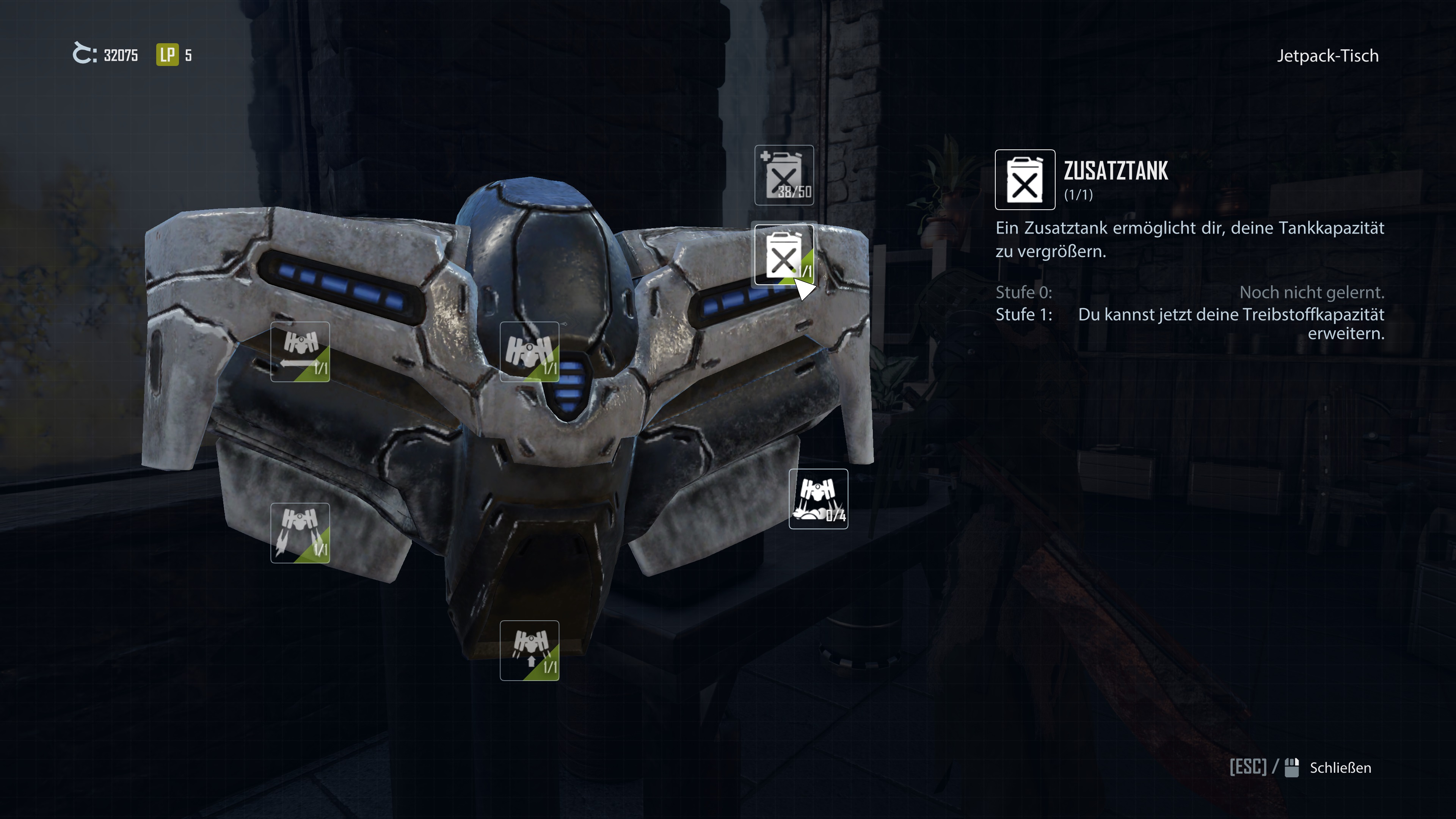Close the Jetpack-Tisch via Schließen
The height and width of the screenshot is (819, 1456).
click(x=1340, y=767)
